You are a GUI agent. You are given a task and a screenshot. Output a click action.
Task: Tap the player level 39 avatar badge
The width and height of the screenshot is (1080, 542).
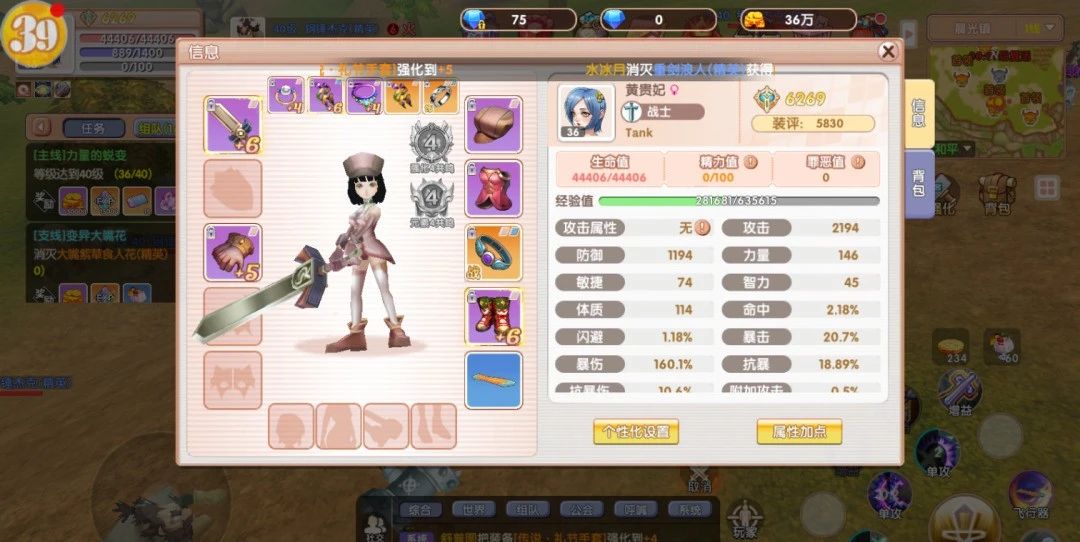(33, 35)
